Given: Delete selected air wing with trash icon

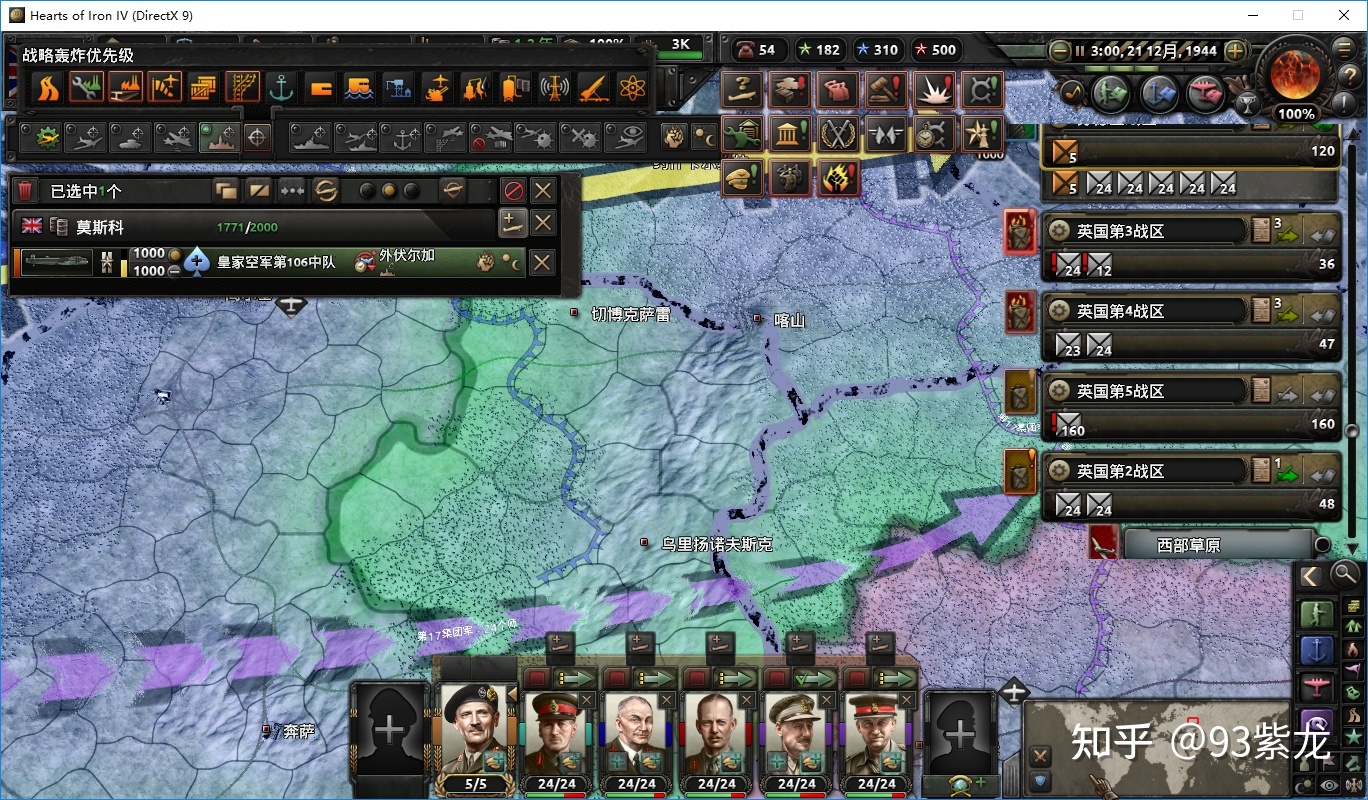Looking at the screenshot, I should 27,190.
